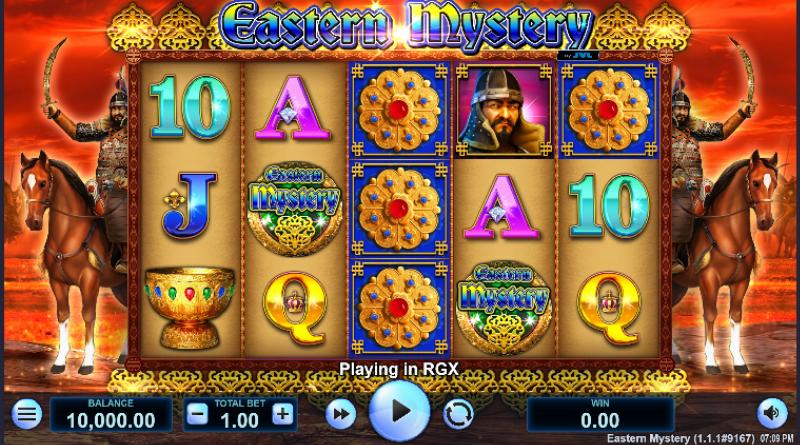The width and height of the screenshot is (800, 445).
Task: Decrease the total bet with minus
Action: coord(198,413)
